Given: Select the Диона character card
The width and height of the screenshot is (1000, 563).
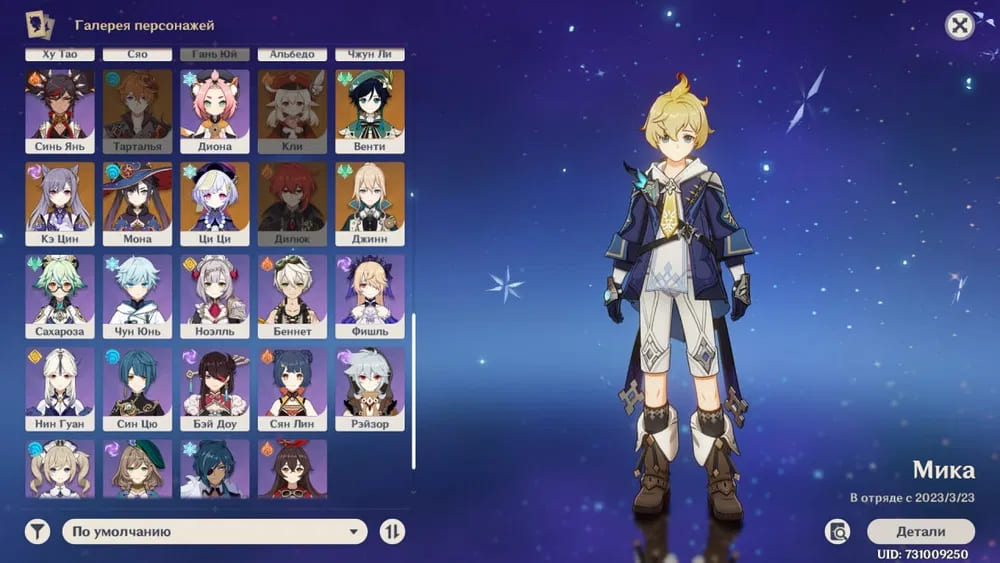Looking at the screenshot, I should click(x=215, y=110).
